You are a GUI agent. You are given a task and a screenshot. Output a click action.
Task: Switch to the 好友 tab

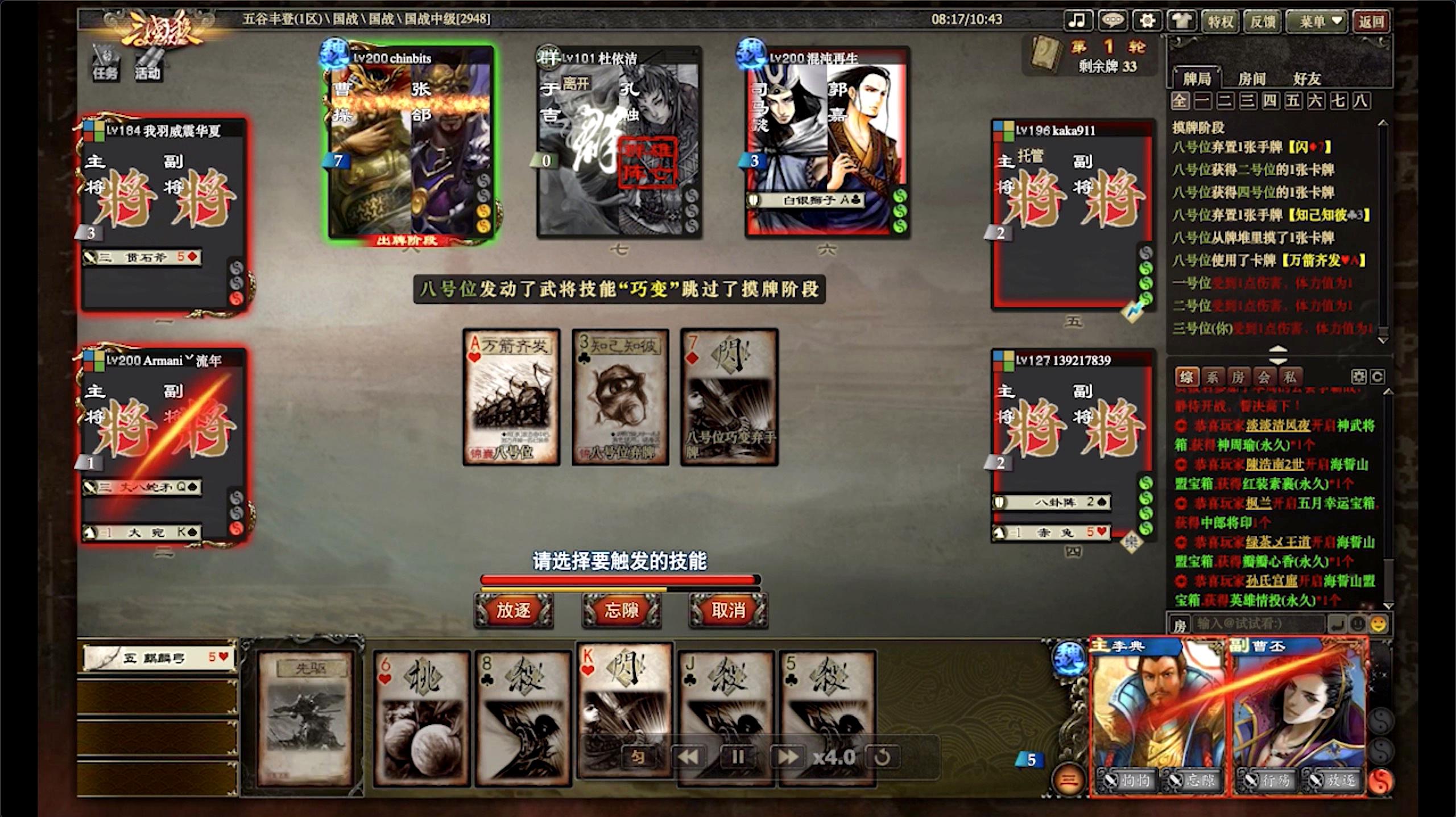coord(1306,79)
